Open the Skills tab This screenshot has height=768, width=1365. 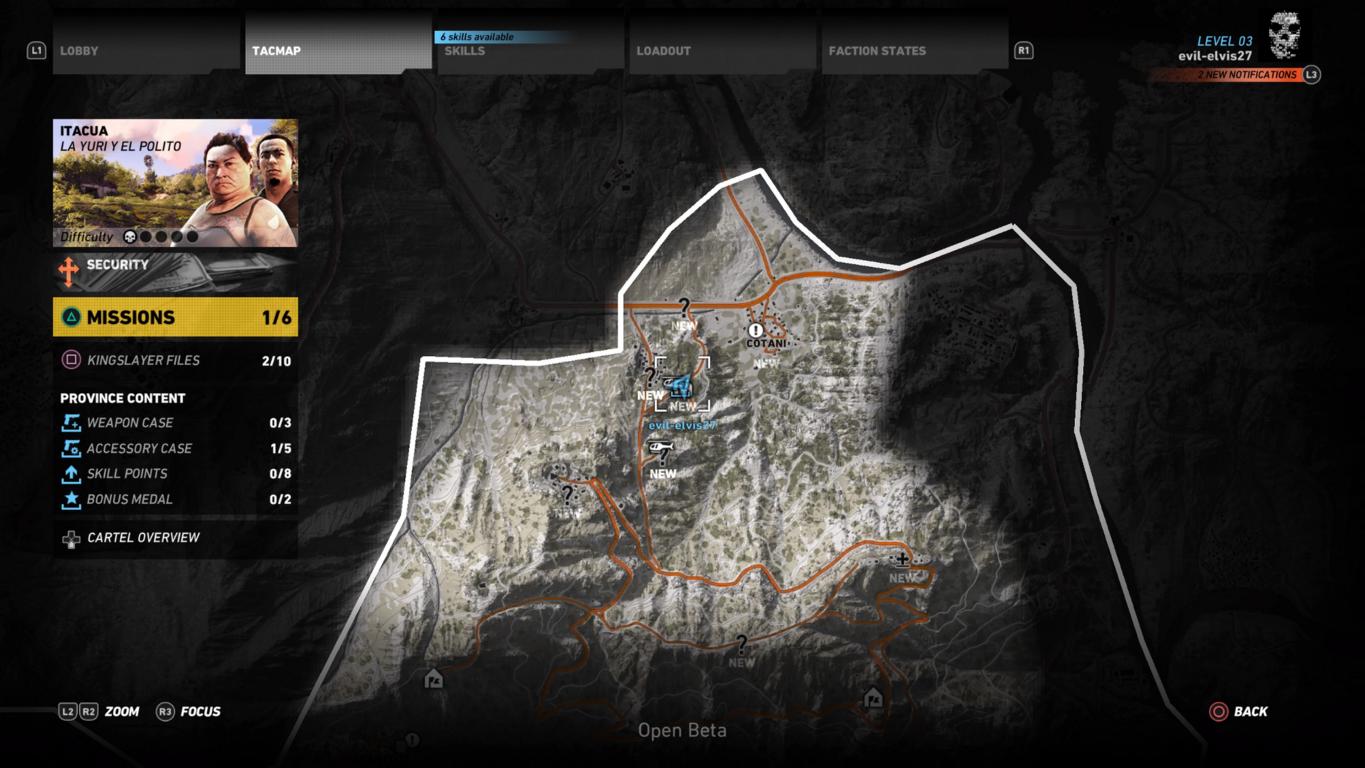click(530, 50)
